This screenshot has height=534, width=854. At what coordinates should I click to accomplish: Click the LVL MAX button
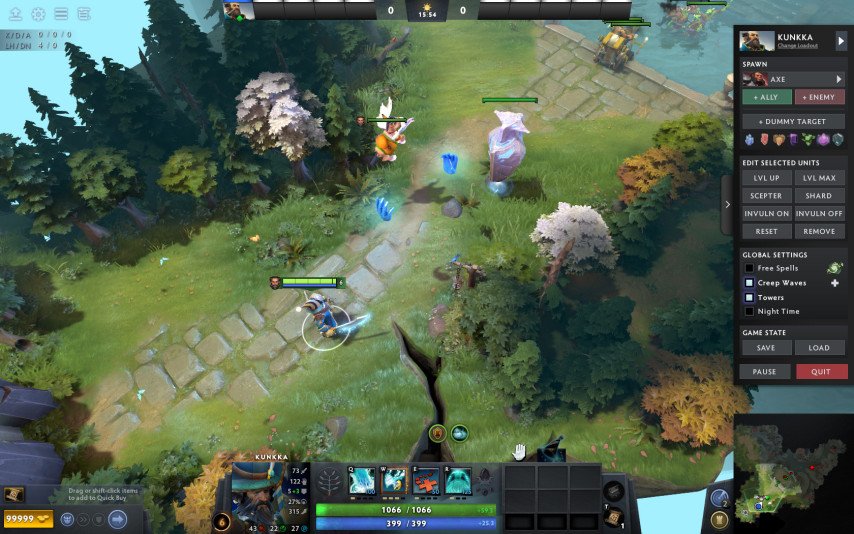(820, 178)
